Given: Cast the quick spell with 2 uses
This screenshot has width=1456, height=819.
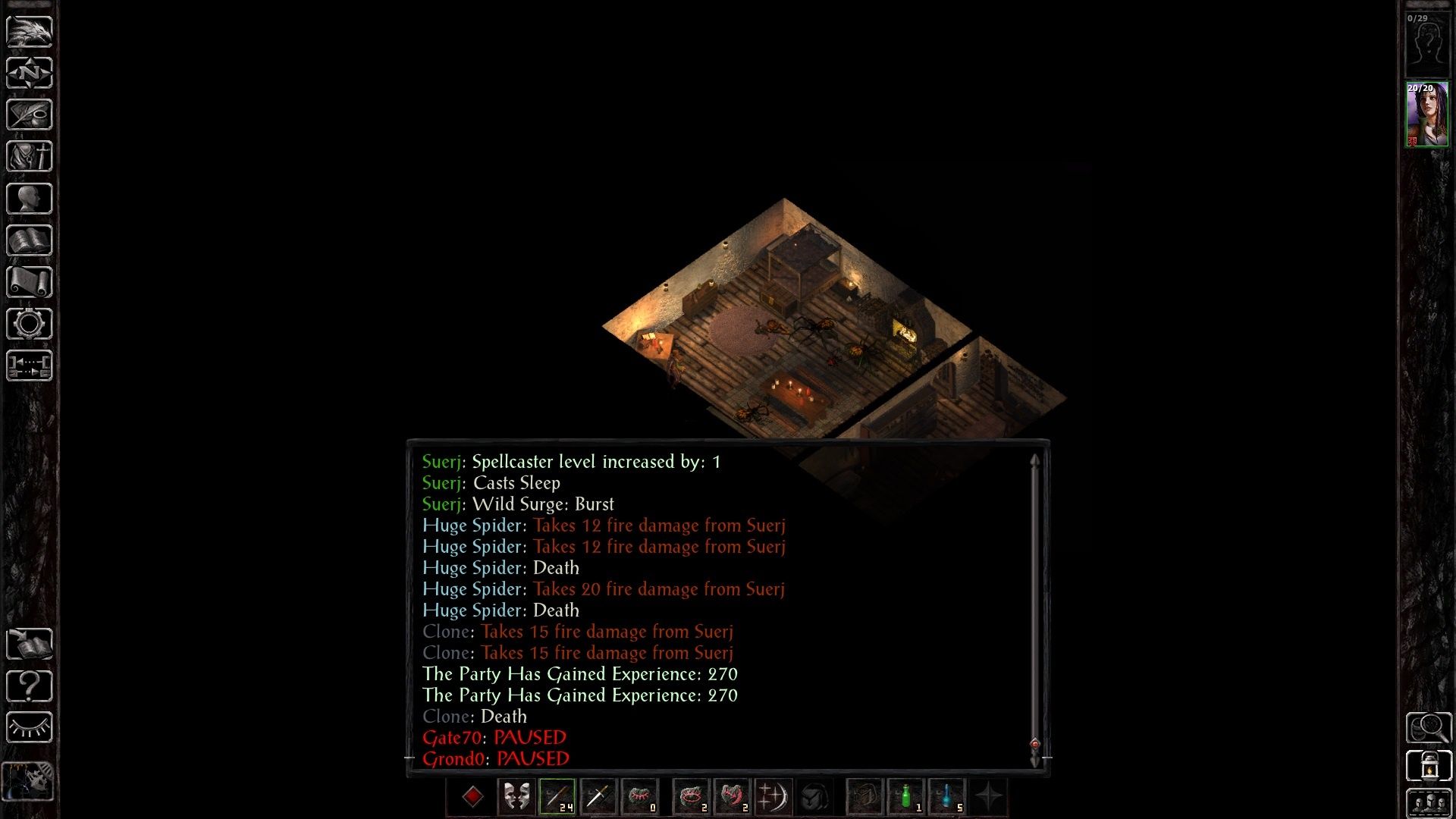Looking at the screenshot, I should (692, 797).
